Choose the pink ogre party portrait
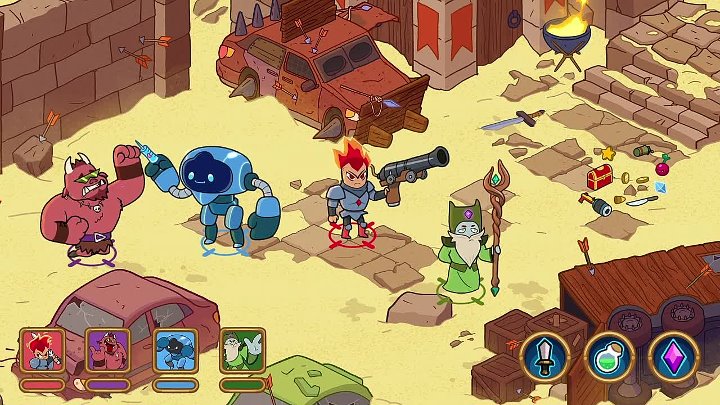This screenshot has width=720, height=405. coord(108,350)
